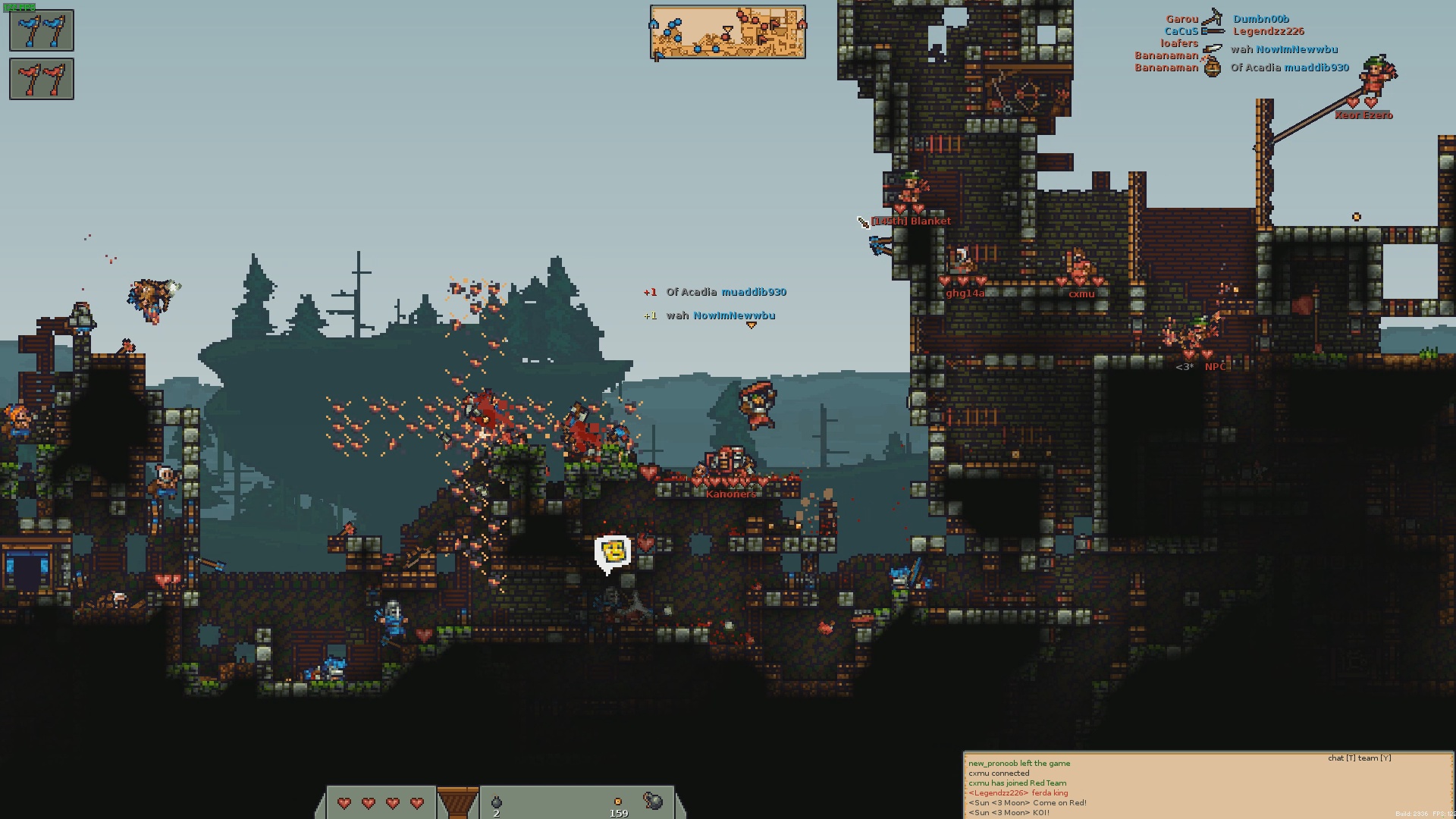This screenshot has height=819, width=1456.
Task: Click the muaddib930 kill feed entry
Action: [1316, 67]
